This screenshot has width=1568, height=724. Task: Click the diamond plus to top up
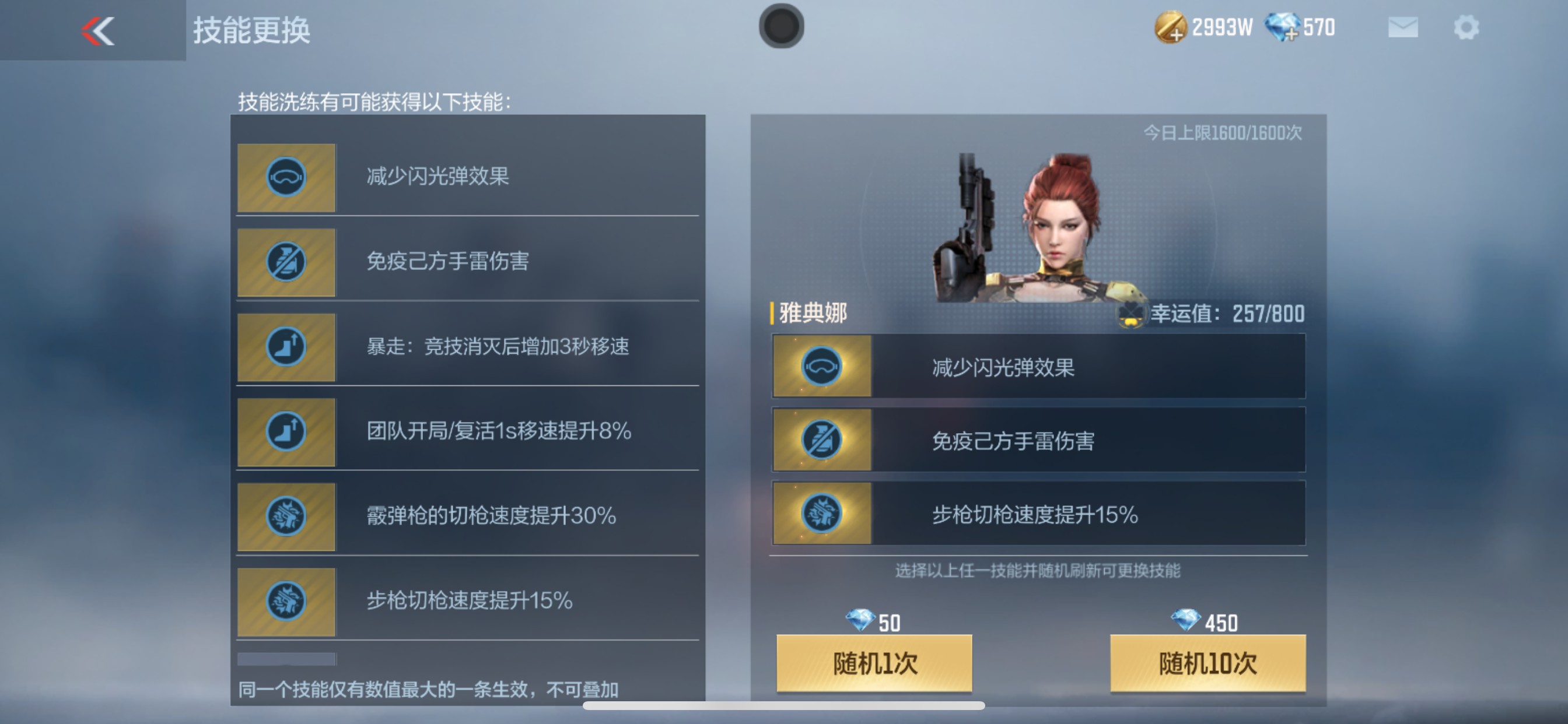coord(1293,33)
